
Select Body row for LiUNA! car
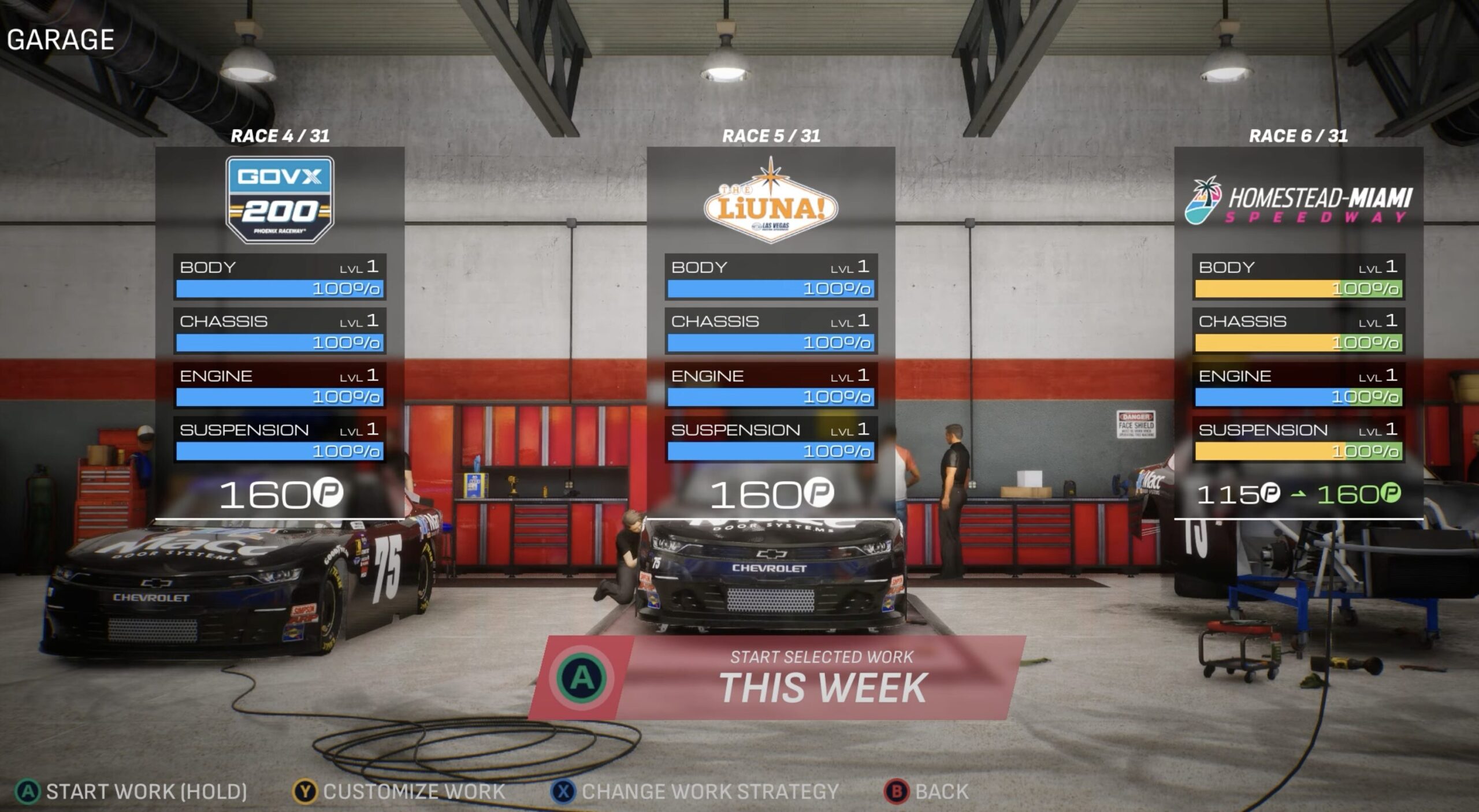click(771, 277)
